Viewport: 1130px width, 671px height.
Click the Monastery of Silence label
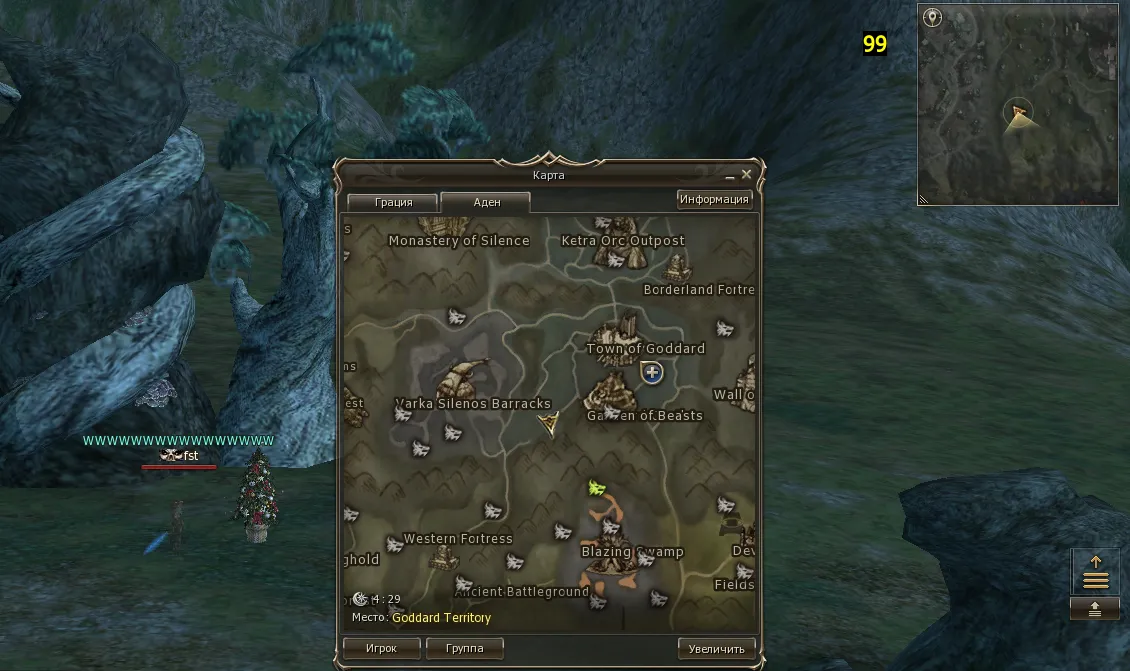pos(458,240)
